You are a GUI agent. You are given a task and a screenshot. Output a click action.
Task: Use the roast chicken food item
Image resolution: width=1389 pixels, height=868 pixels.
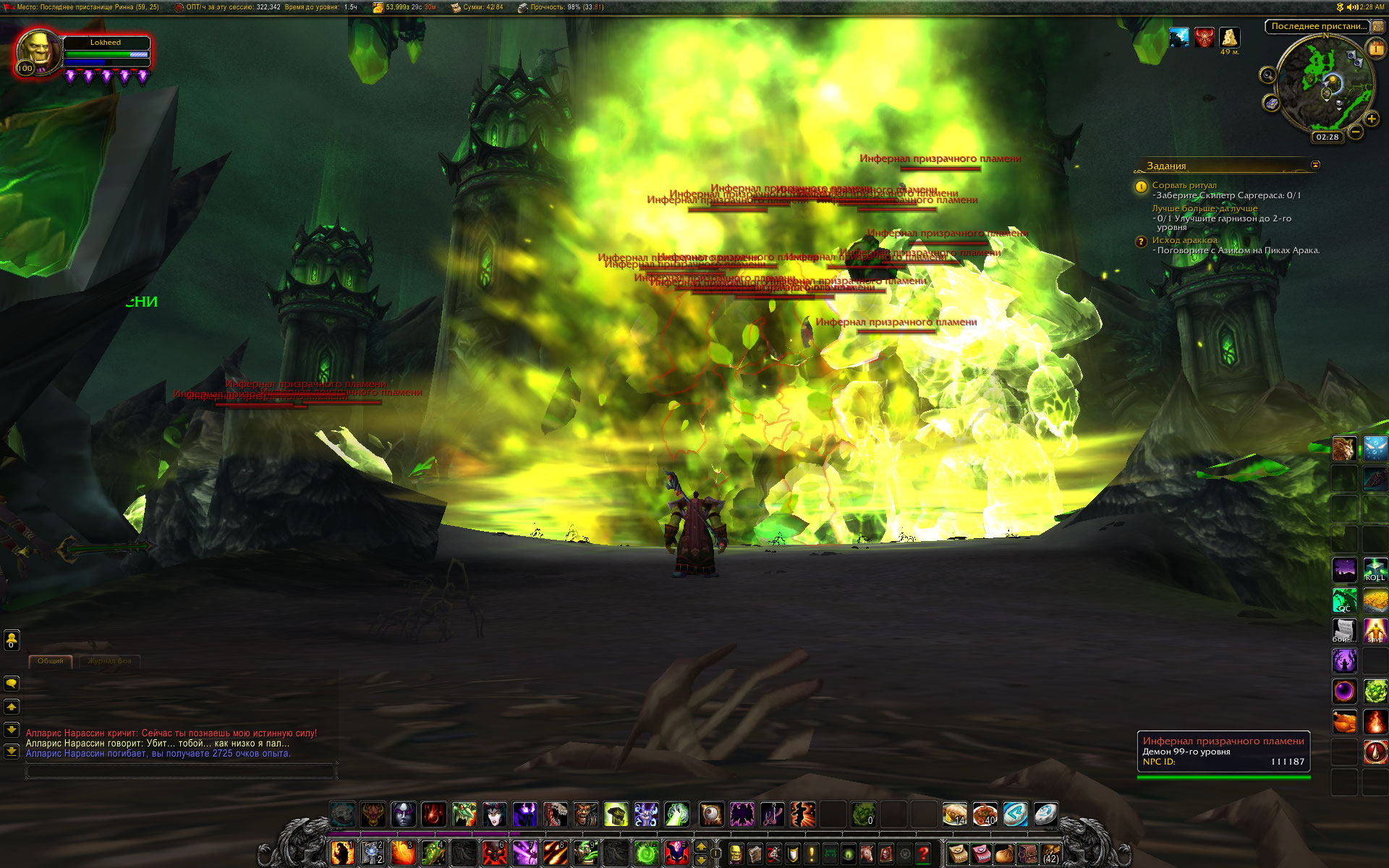1344,722
